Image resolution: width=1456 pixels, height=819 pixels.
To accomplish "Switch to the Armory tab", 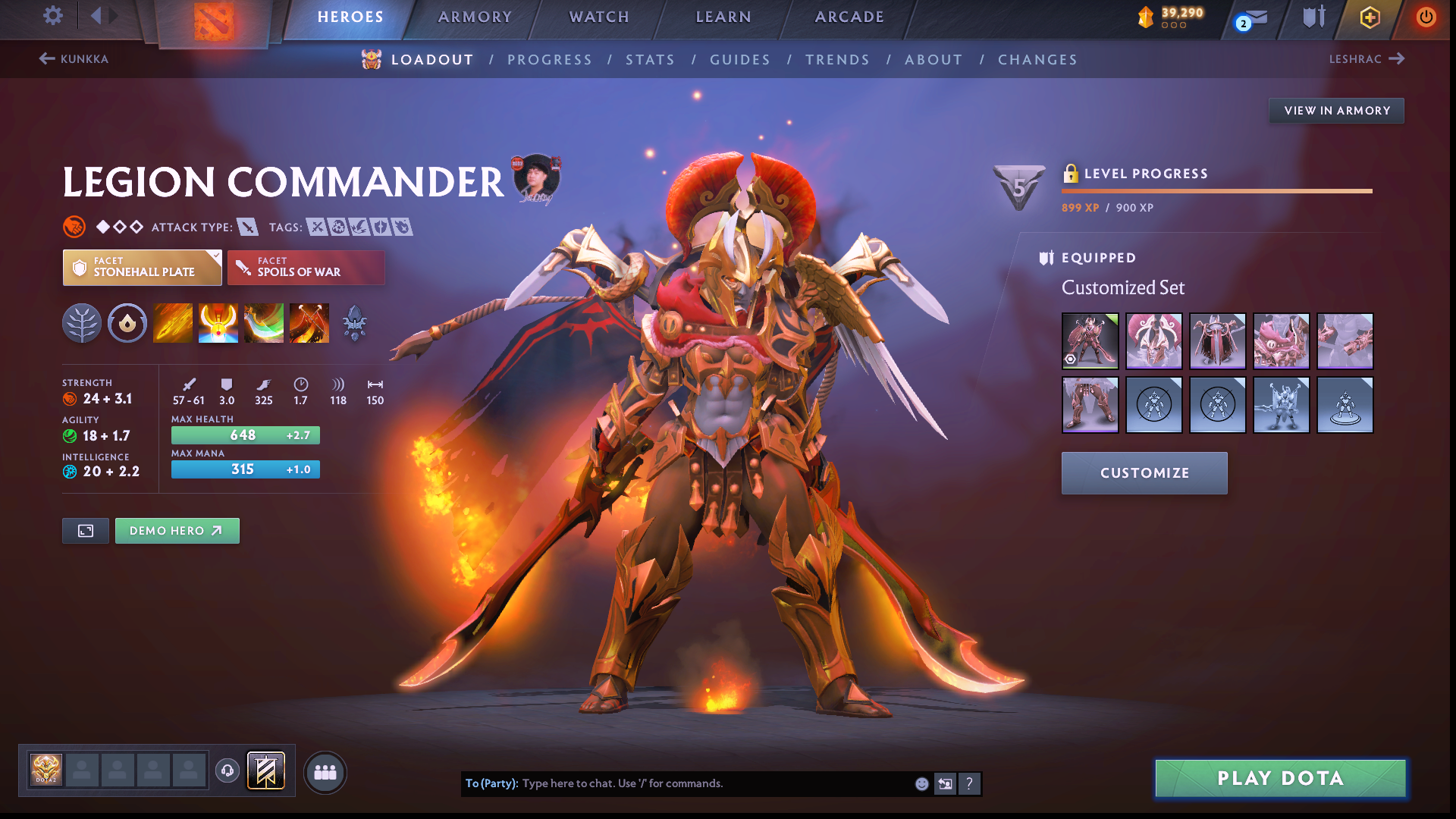I will [475, 17].
